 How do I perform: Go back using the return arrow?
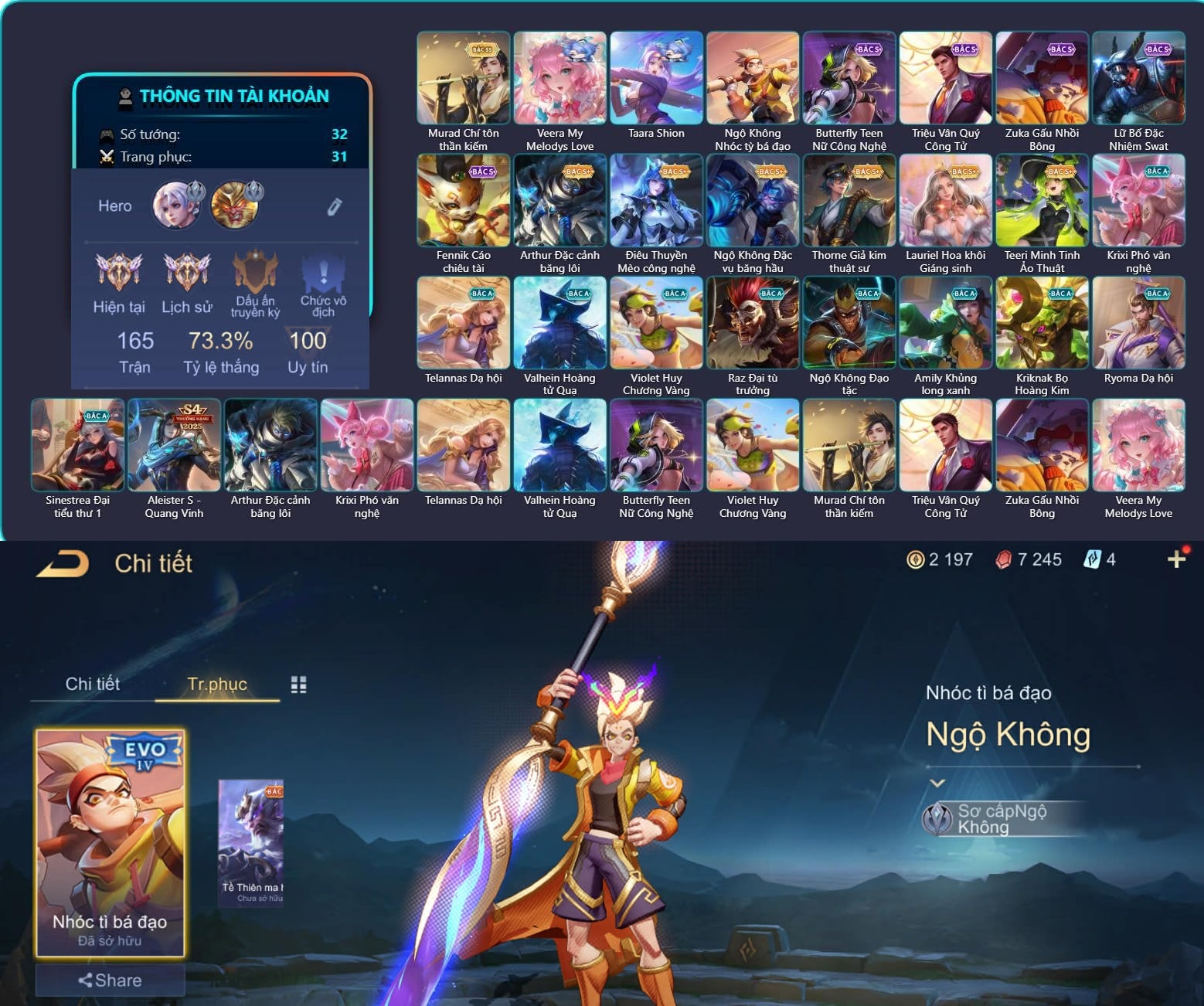coord(63,563)
